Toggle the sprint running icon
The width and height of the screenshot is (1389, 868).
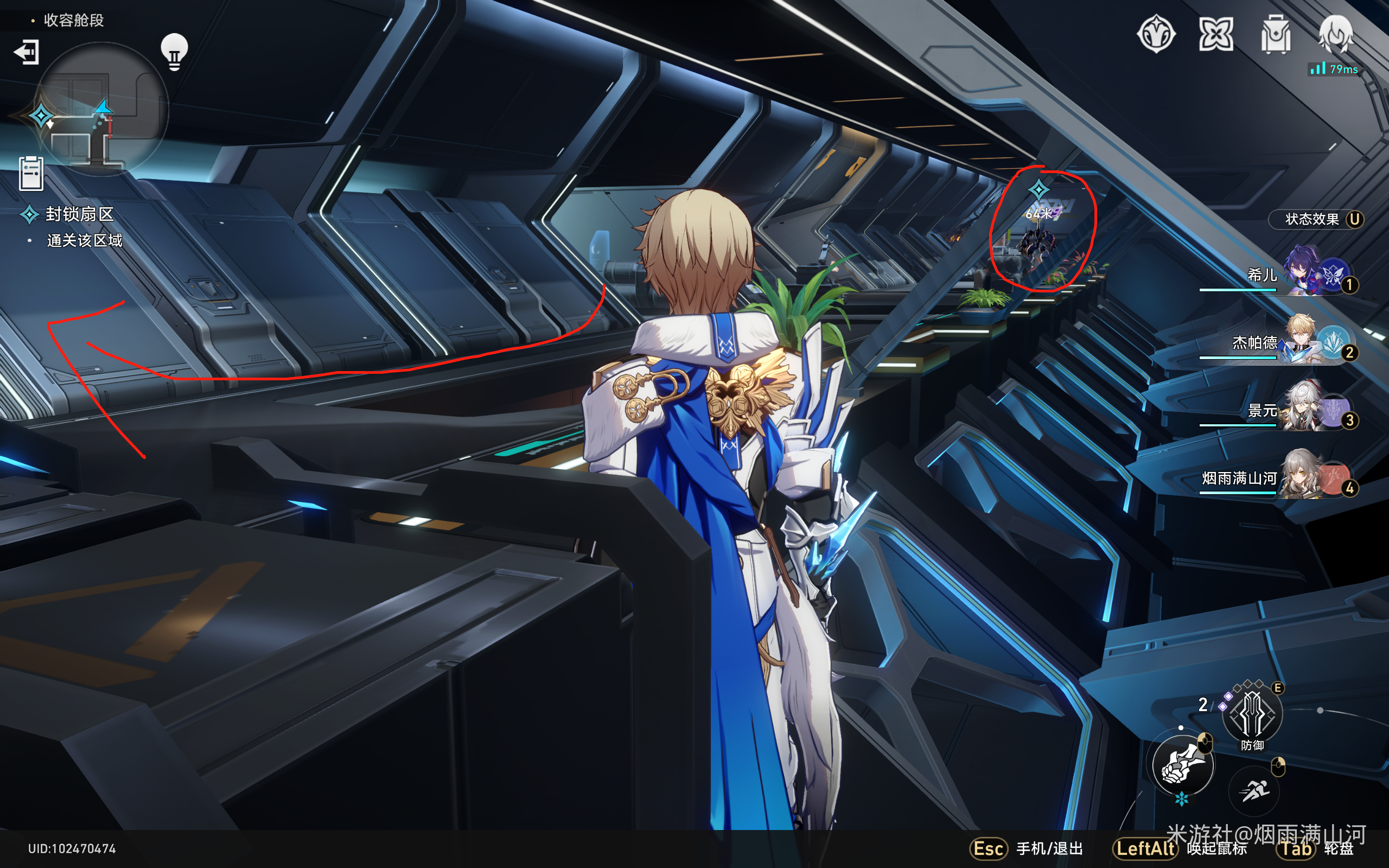[1254, 792]
